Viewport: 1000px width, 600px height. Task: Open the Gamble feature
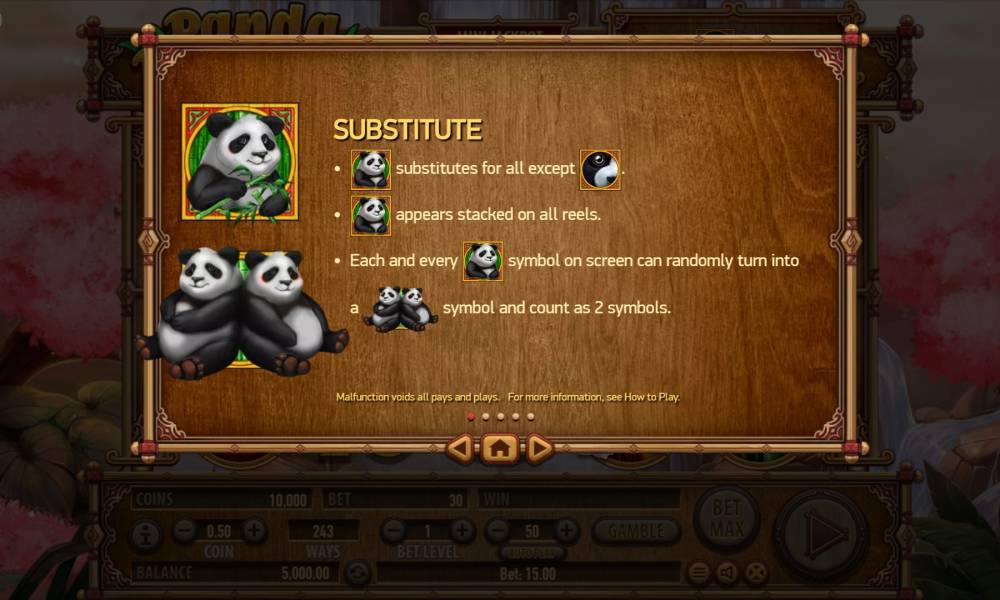click(x=636, y=531)
